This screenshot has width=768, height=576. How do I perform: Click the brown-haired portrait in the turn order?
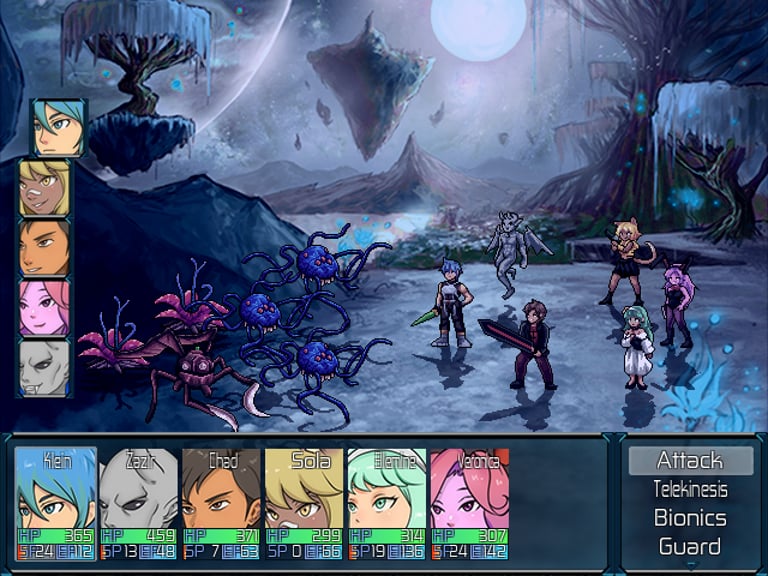point(45,248)
